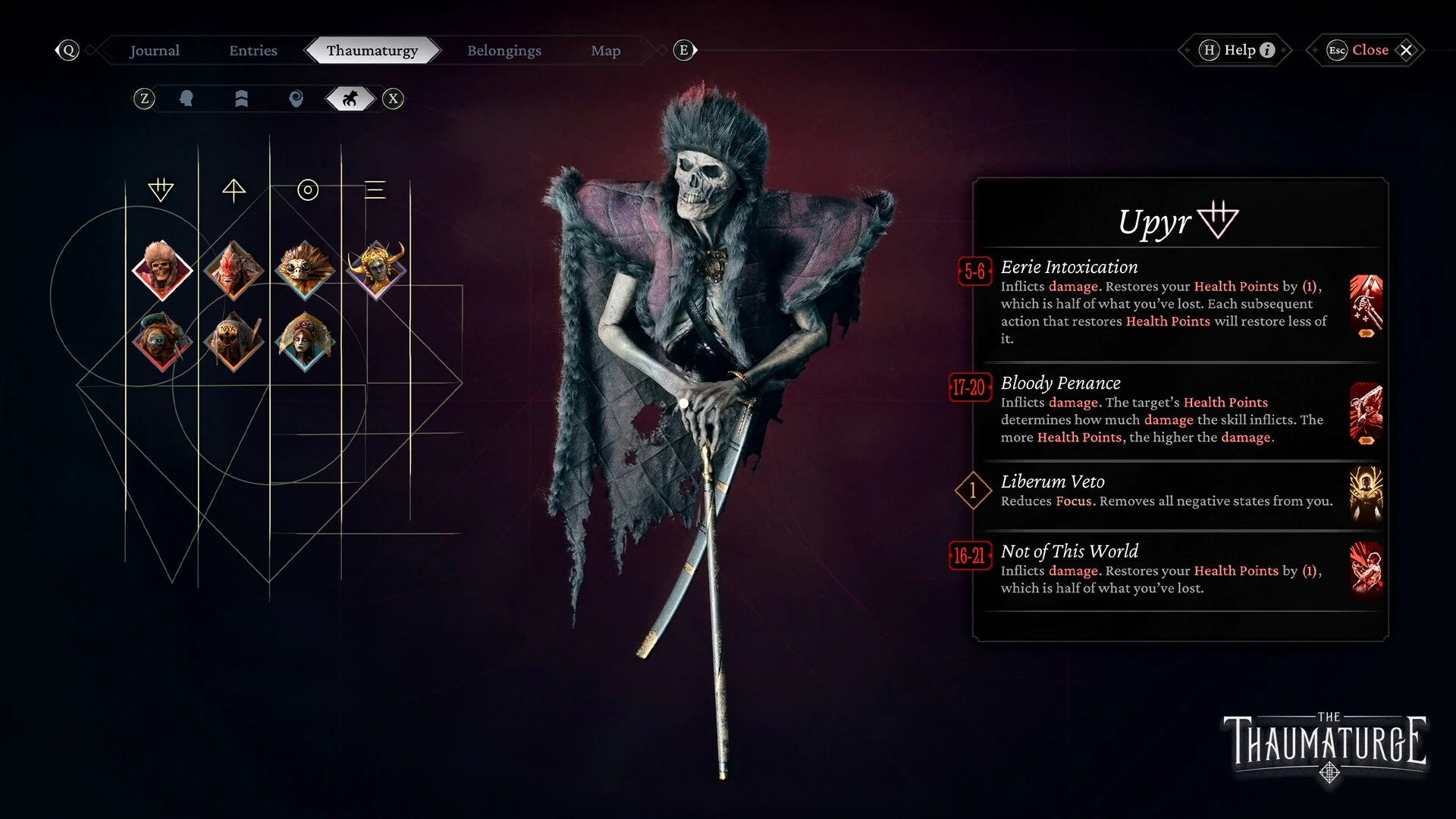Open the chevron rank sub-tab
This screenshot has height=819, width=1456.
click(241, 99)
